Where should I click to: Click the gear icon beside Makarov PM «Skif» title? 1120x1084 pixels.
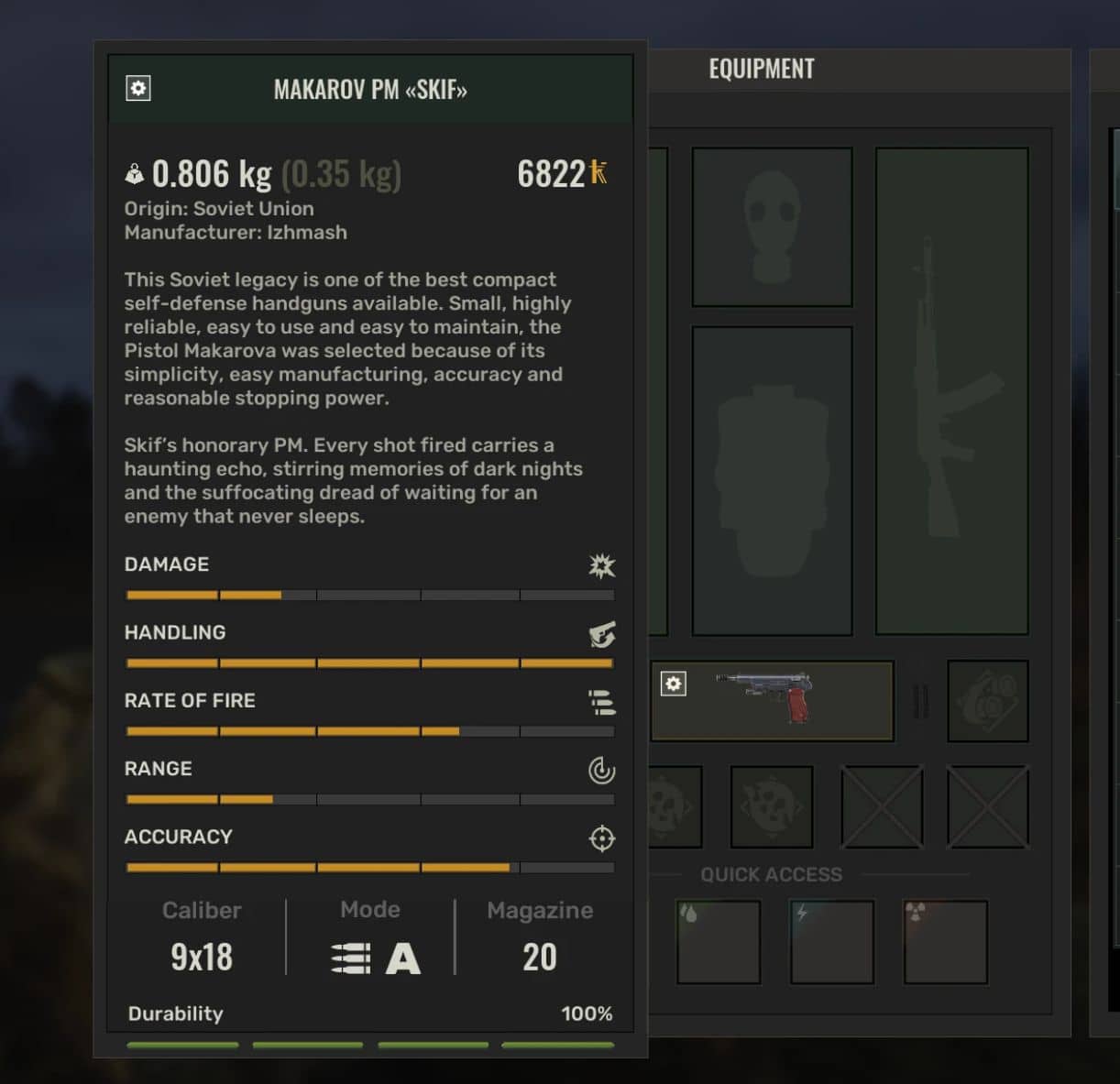click(138, 89)
